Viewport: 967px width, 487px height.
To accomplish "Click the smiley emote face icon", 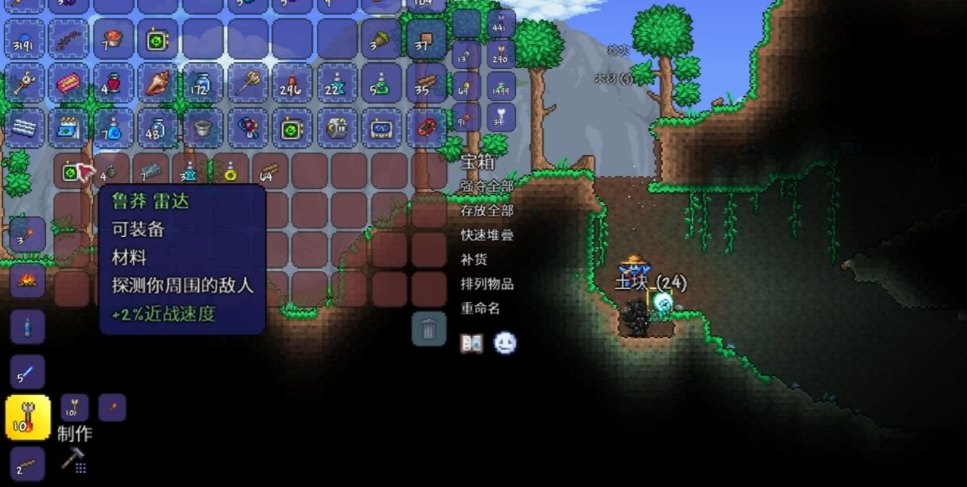I will point(505,343).
